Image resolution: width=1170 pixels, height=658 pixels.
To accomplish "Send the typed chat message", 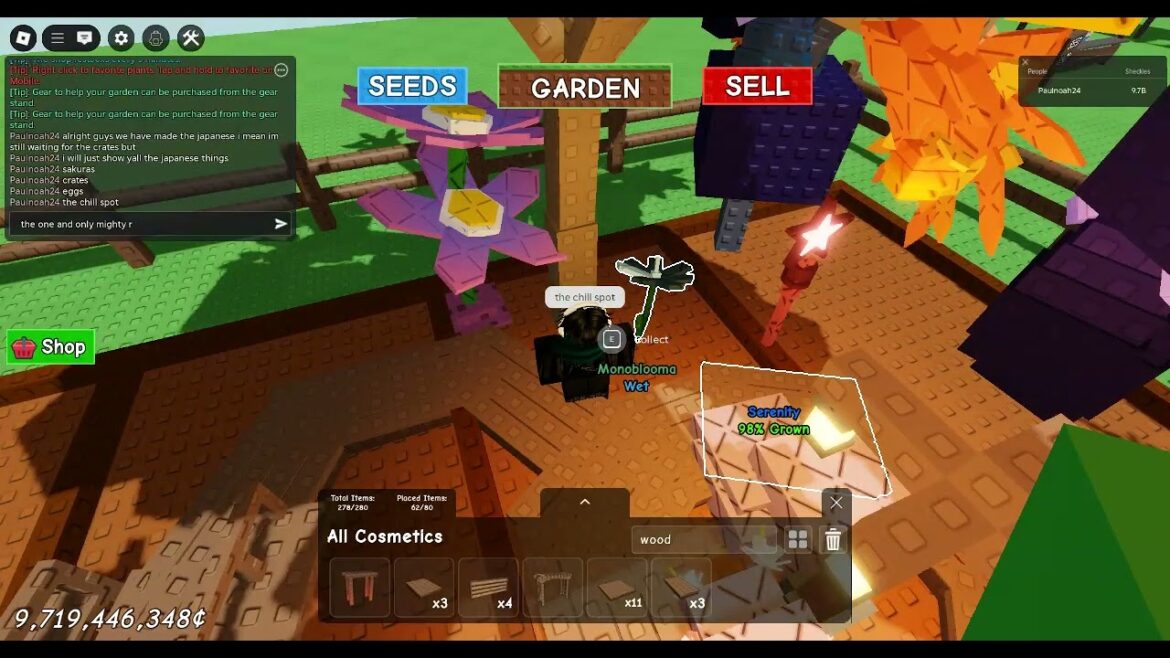I will click(281, 224).
